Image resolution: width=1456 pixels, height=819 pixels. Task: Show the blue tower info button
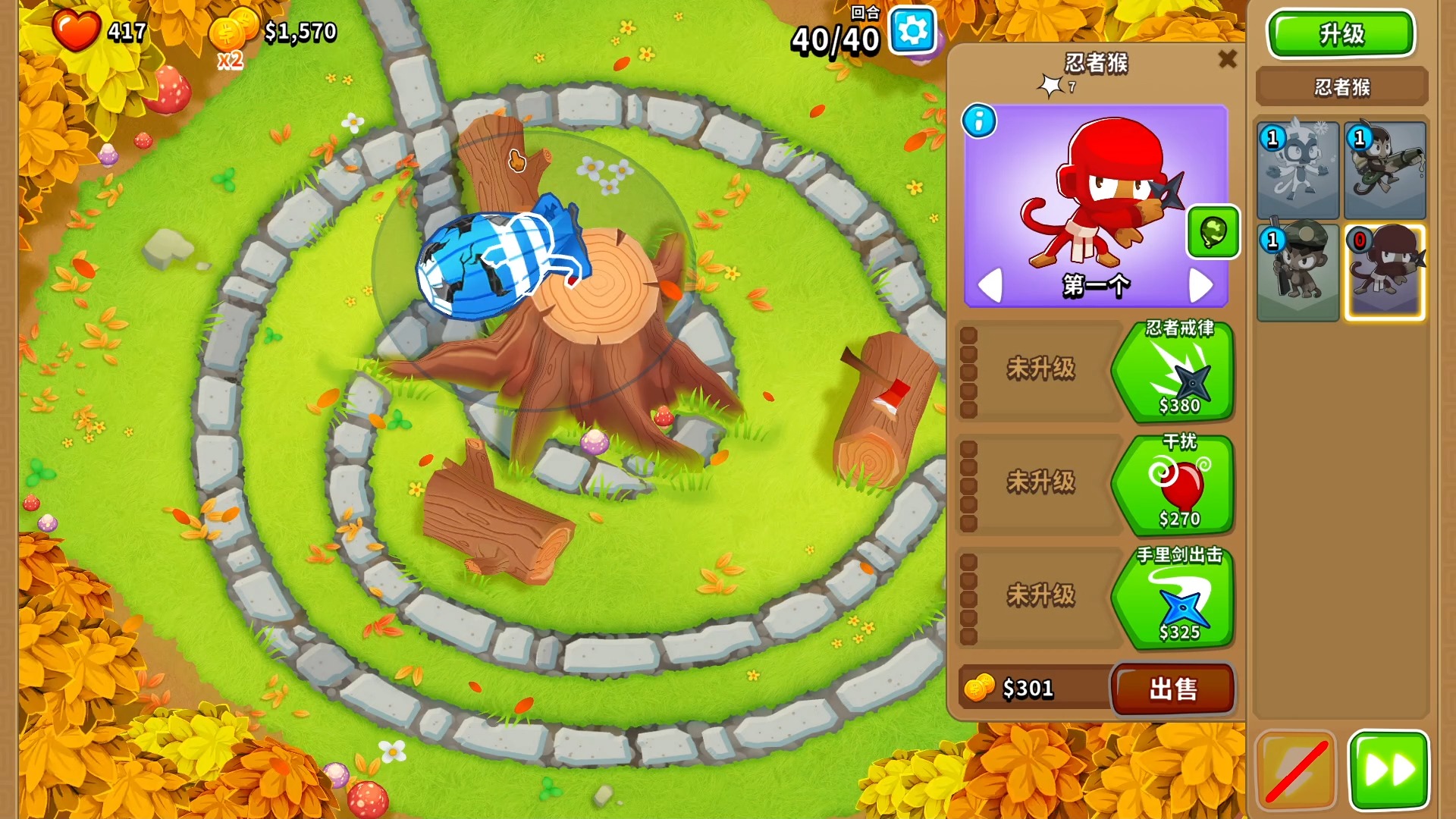(979, 121)
